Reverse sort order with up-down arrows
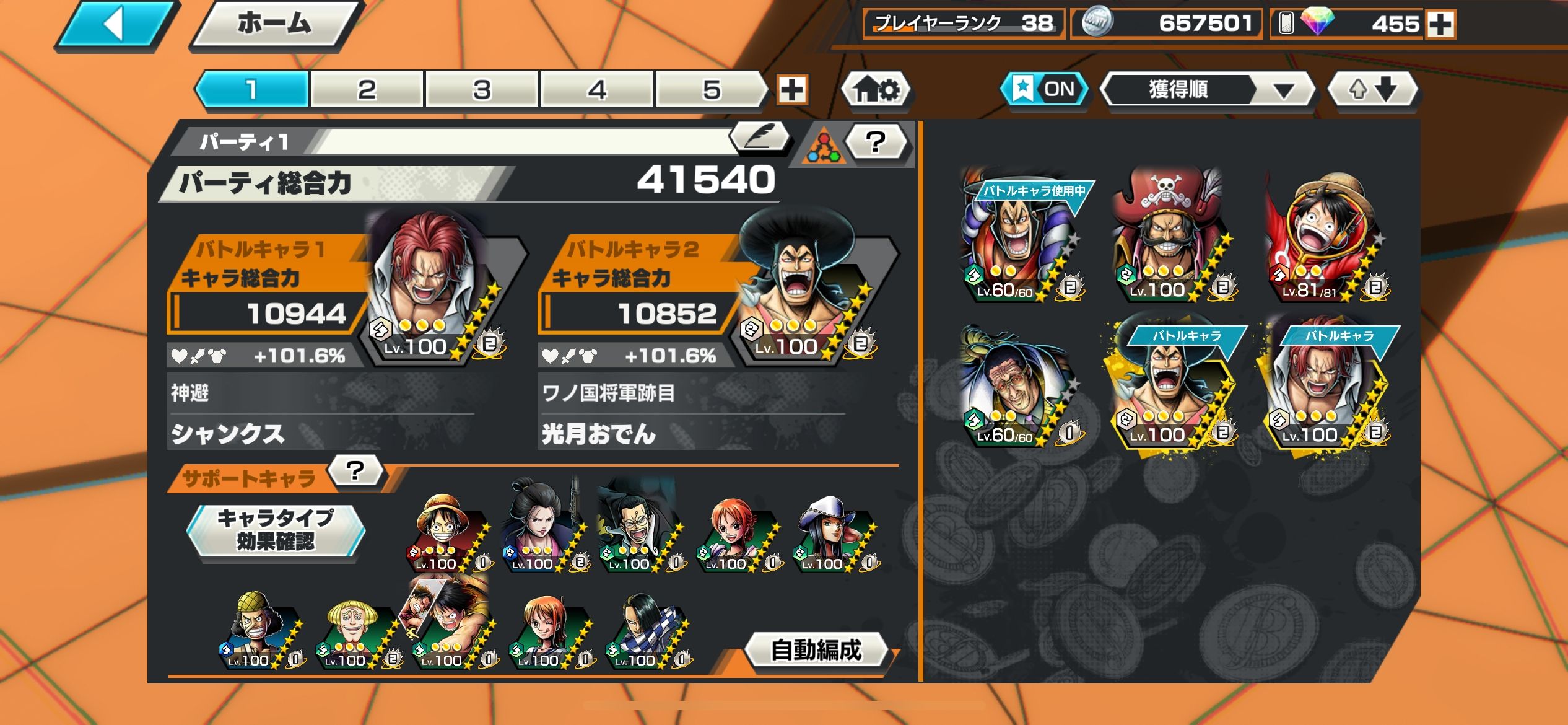1568x725 pixels. coord(1372,90)
